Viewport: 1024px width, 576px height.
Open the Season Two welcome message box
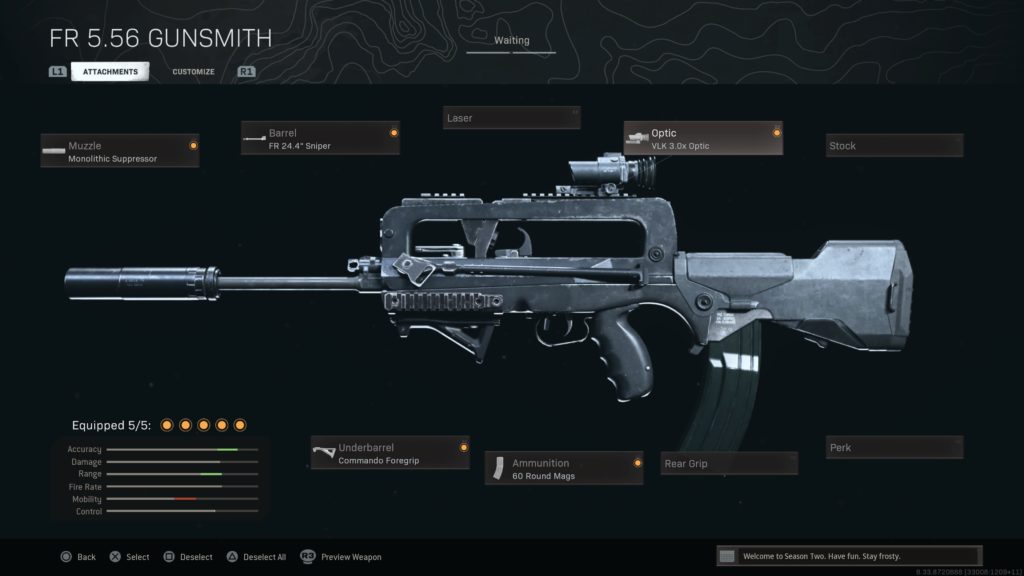tap(849, 556)
